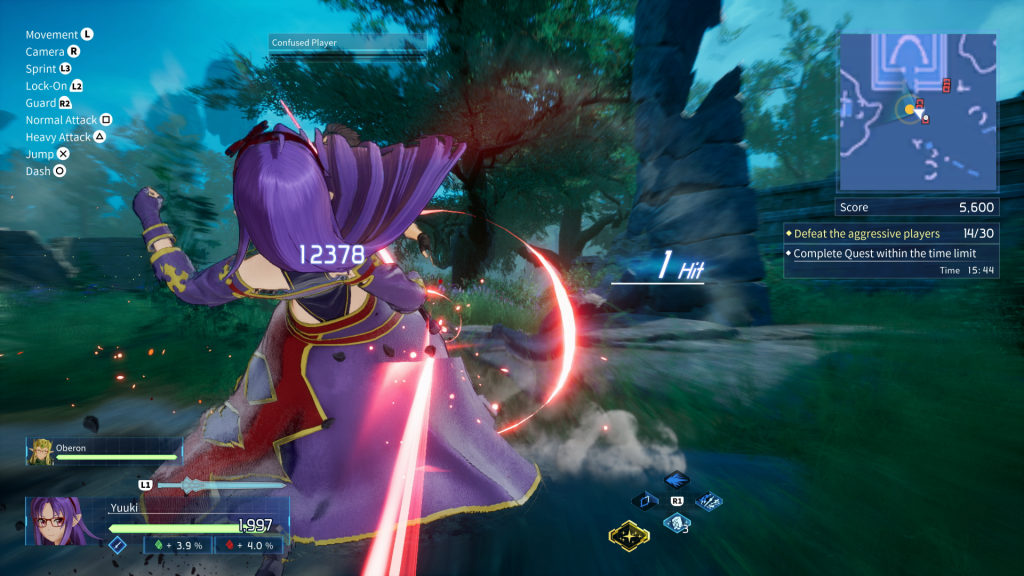The image size is (1024, 576).
Task: Click Oberon's party member portrait
Action: tap(41, 451)
